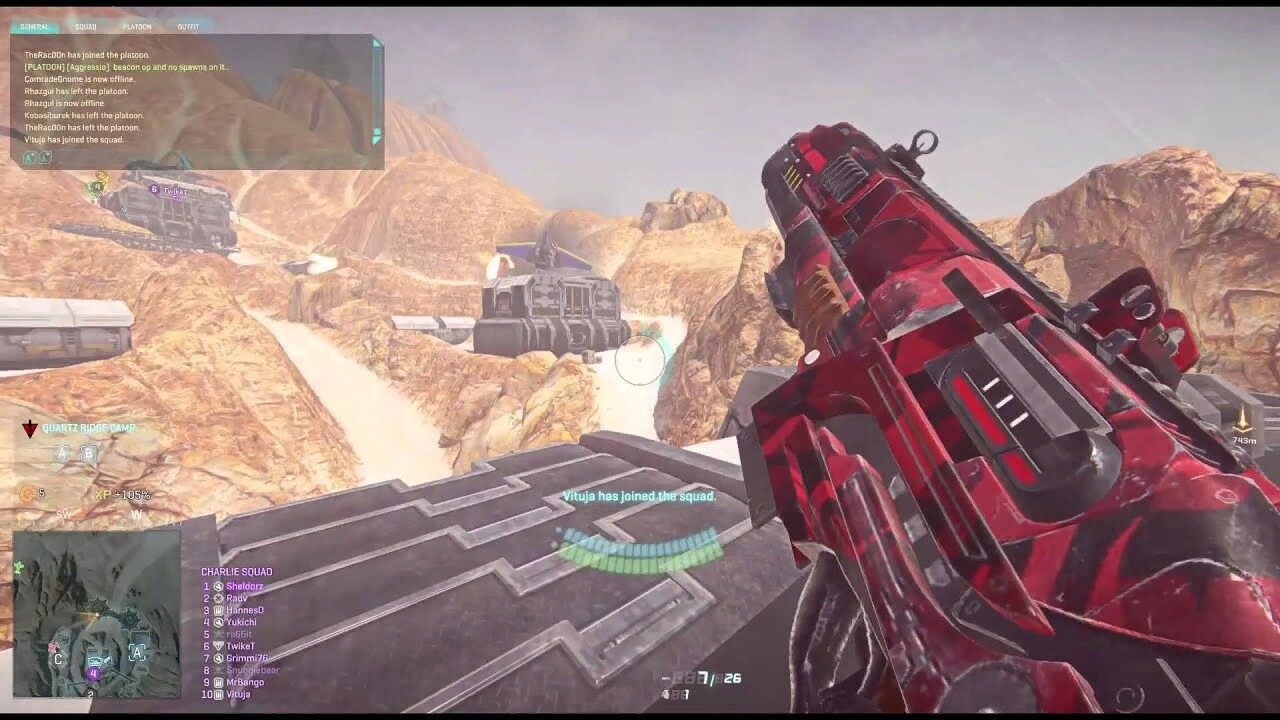Collapse the Charlie Squad roster header
1280x720 pixels.
[x=238, y=570]
